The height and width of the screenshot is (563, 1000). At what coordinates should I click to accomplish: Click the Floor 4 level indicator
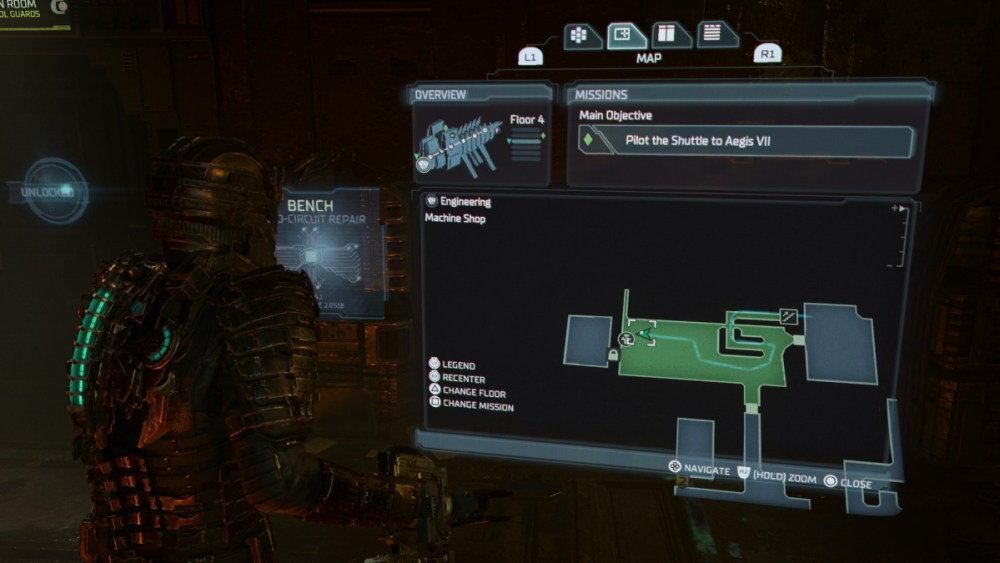tap(526, 121)
